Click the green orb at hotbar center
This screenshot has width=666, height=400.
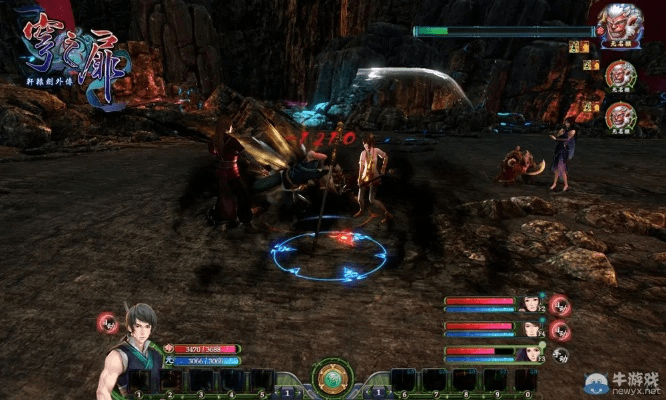click(x=332, y=379)
